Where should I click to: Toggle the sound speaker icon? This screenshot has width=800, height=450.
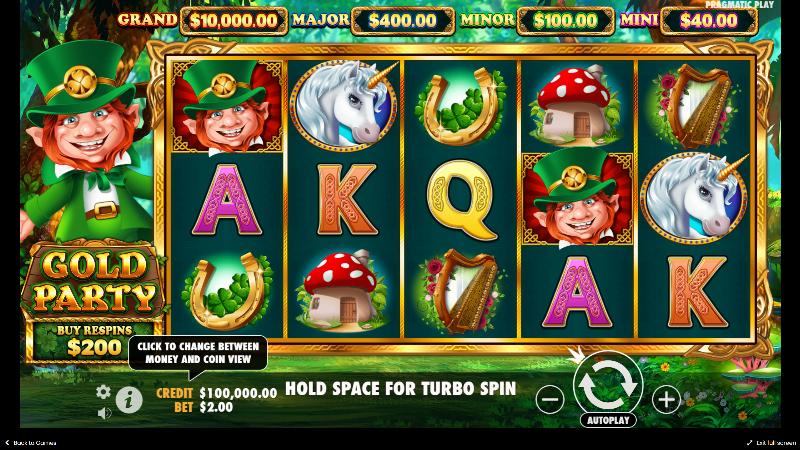point(103,413)
